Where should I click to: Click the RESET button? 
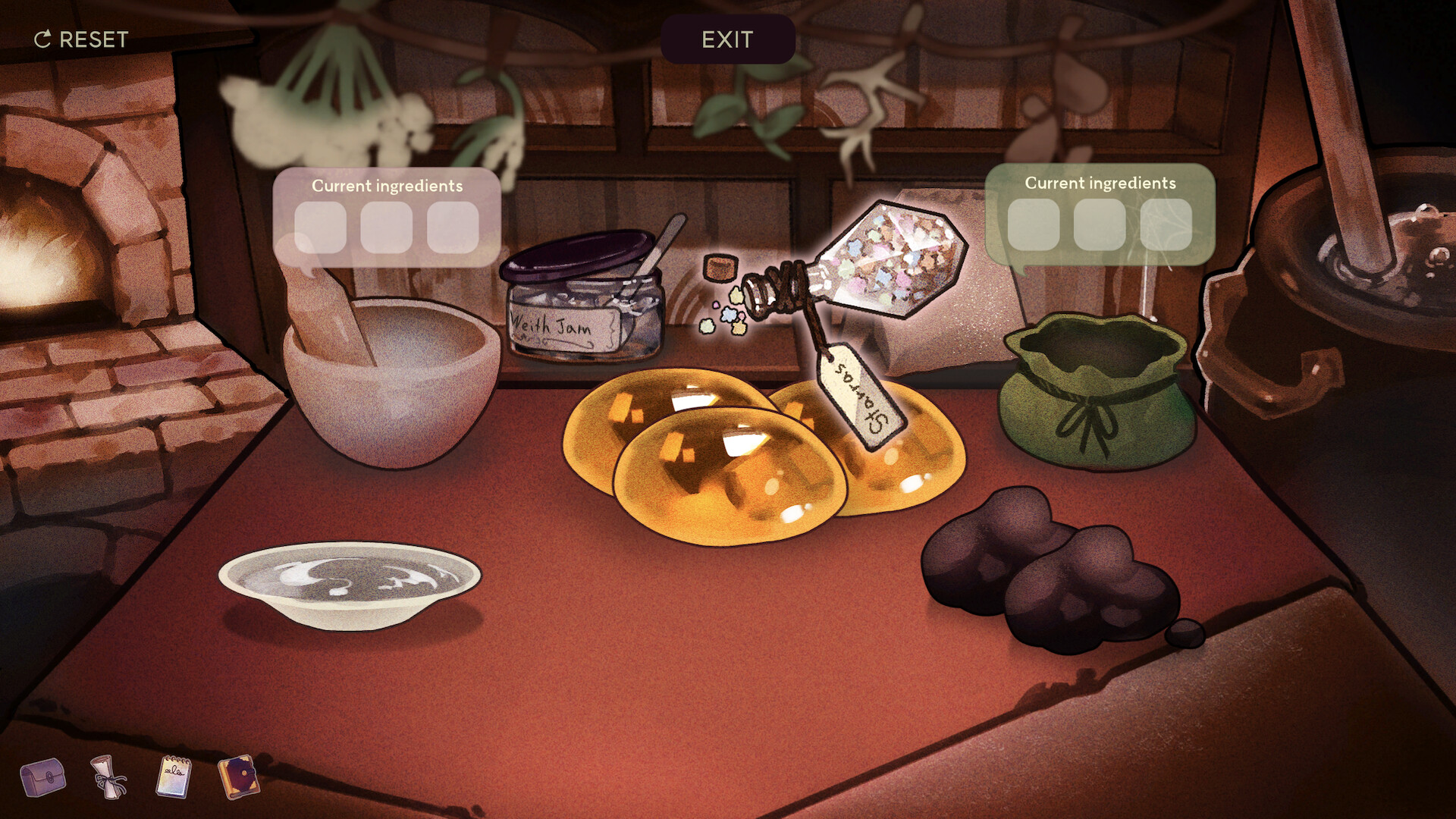coord(80,39)
